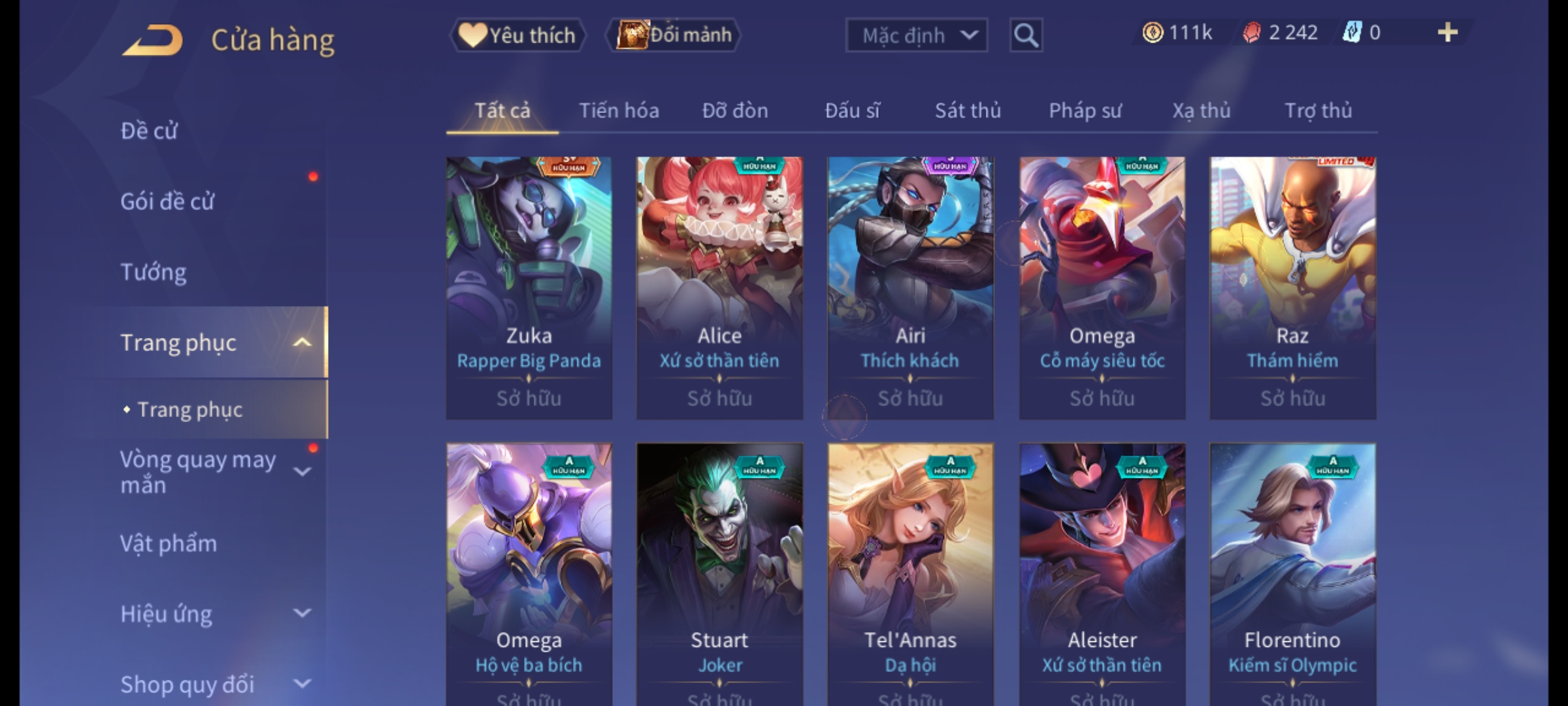Viewport: 1568px width, 706px height.
Task: Pick the Tel'Annas Dạ hội skin
Action: (x=910, y=574)
